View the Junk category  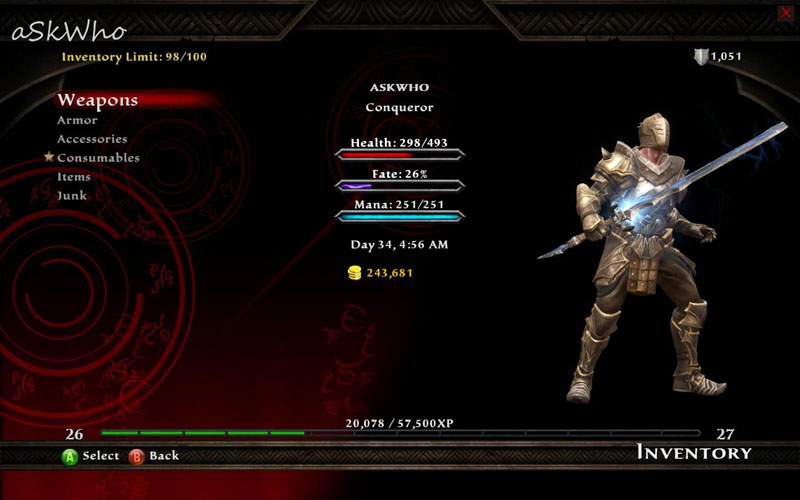click(x=72, y=196)
